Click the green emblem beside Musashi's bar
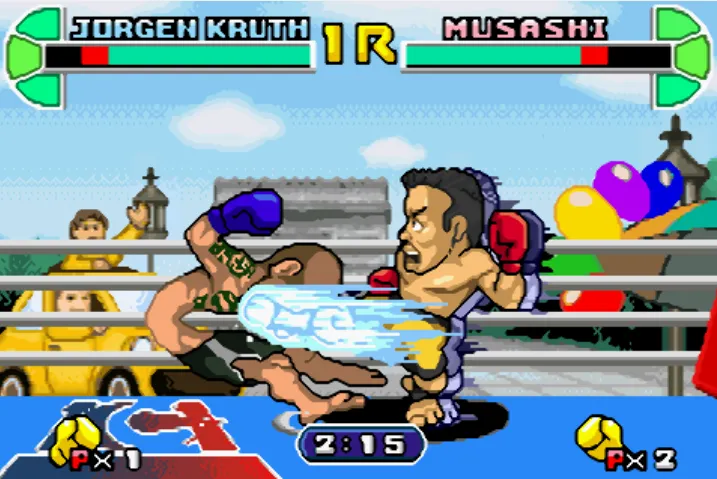717x479 pixels. (683, 56)
